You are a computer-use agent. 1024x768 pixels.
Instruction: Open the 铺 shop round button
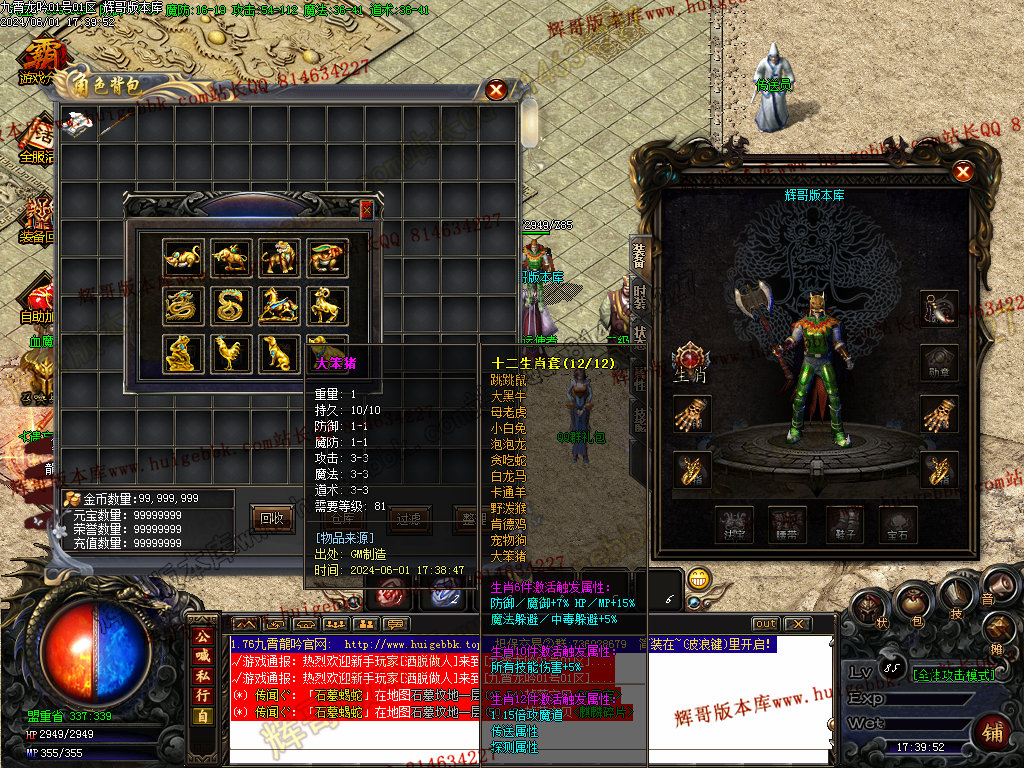click(993, 732)
